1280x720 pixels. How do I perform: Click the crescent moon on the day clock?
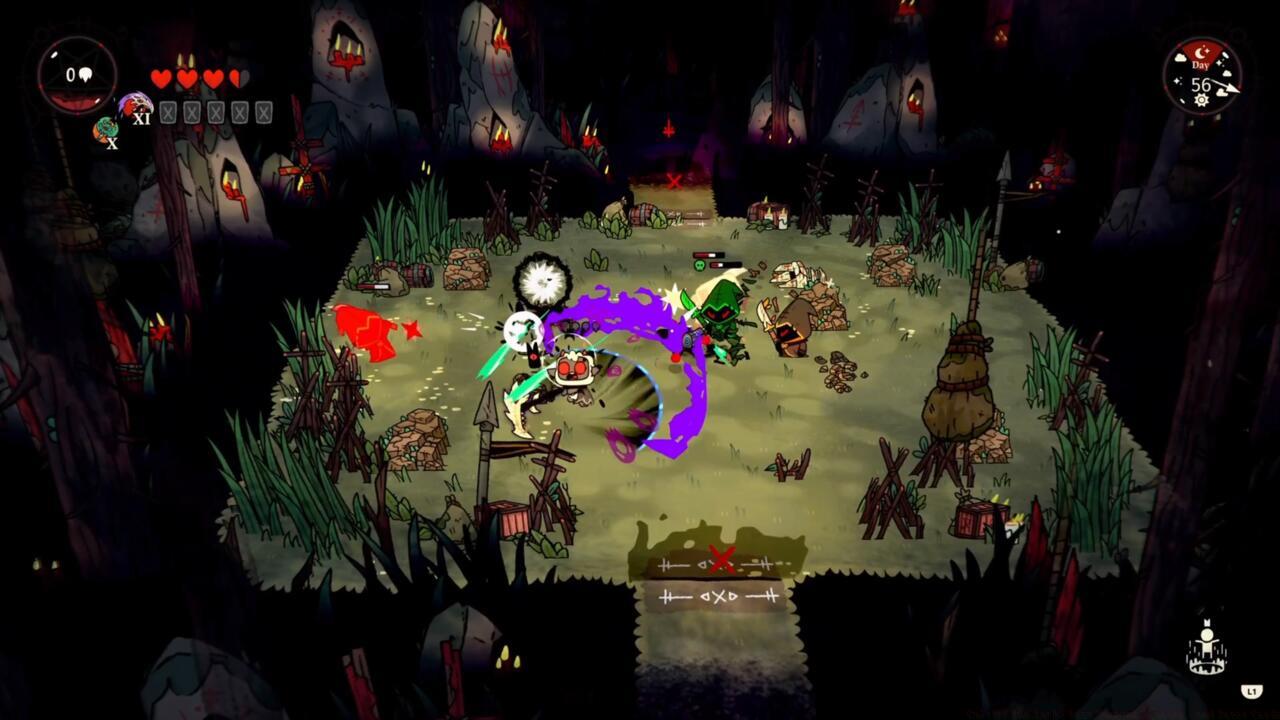1200,51
